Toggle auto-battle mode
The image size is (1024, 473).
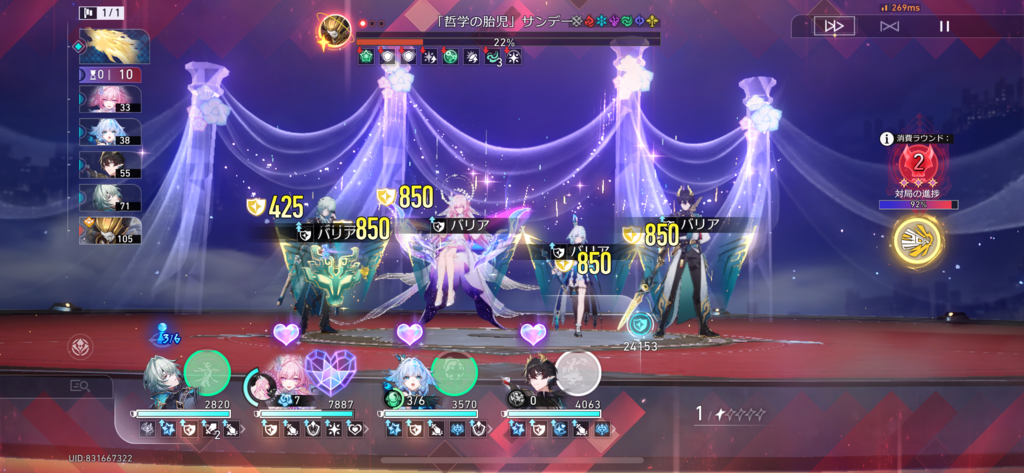click(x=889, y=27)
